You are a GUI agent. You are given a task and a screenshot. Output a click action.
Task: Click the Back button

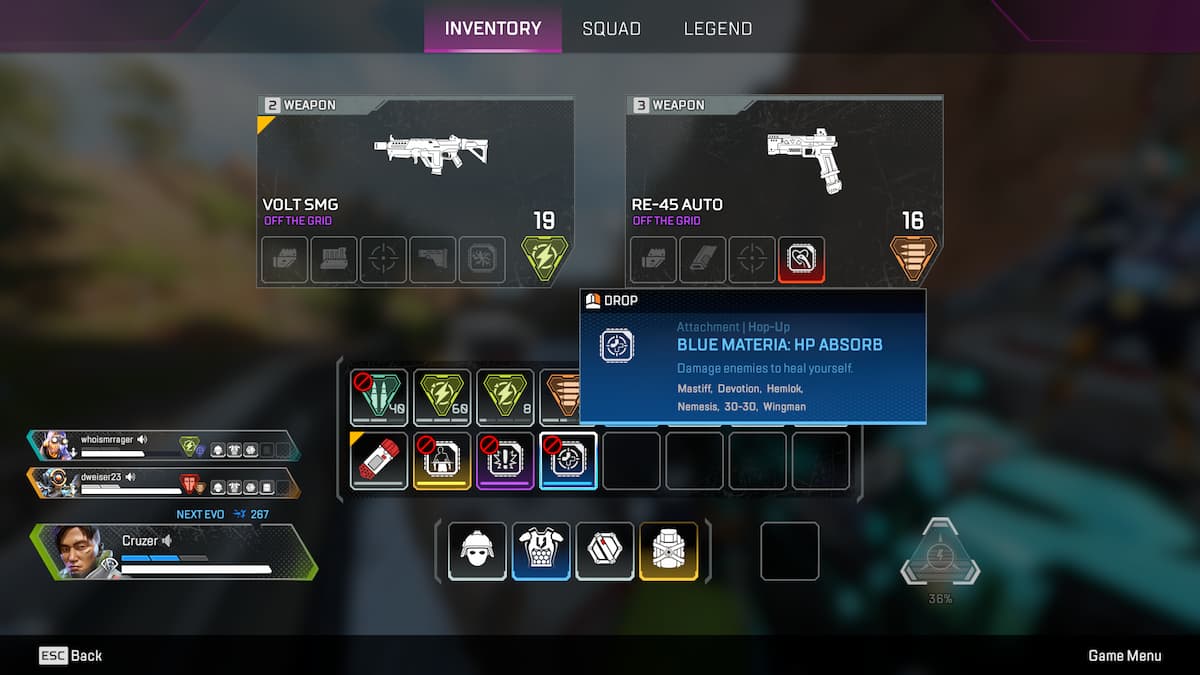pyautogui.click(x=71, y=656)
